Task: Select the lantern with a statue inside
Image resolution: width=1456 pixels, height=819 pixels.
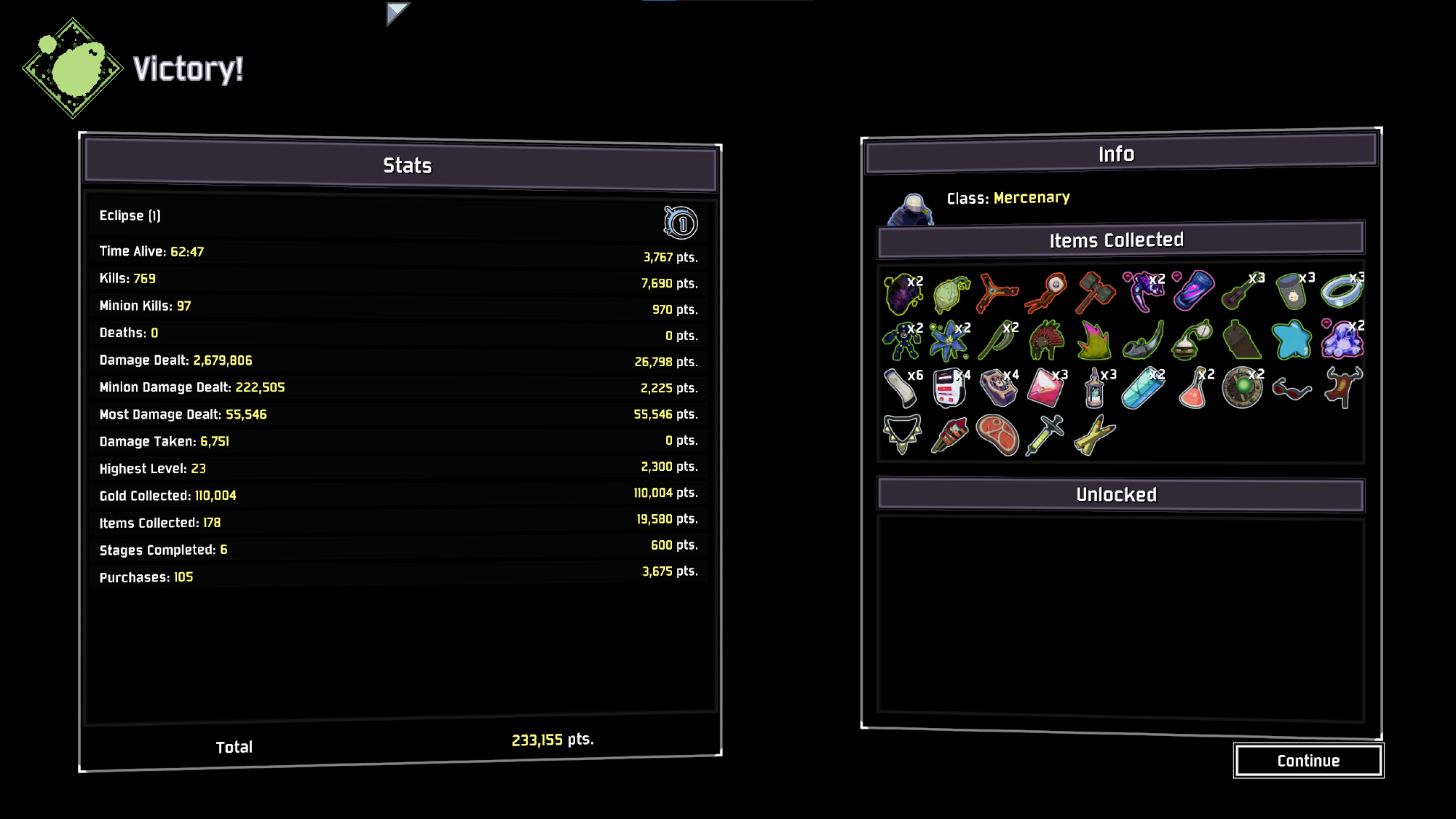Action: point(1094,389)
